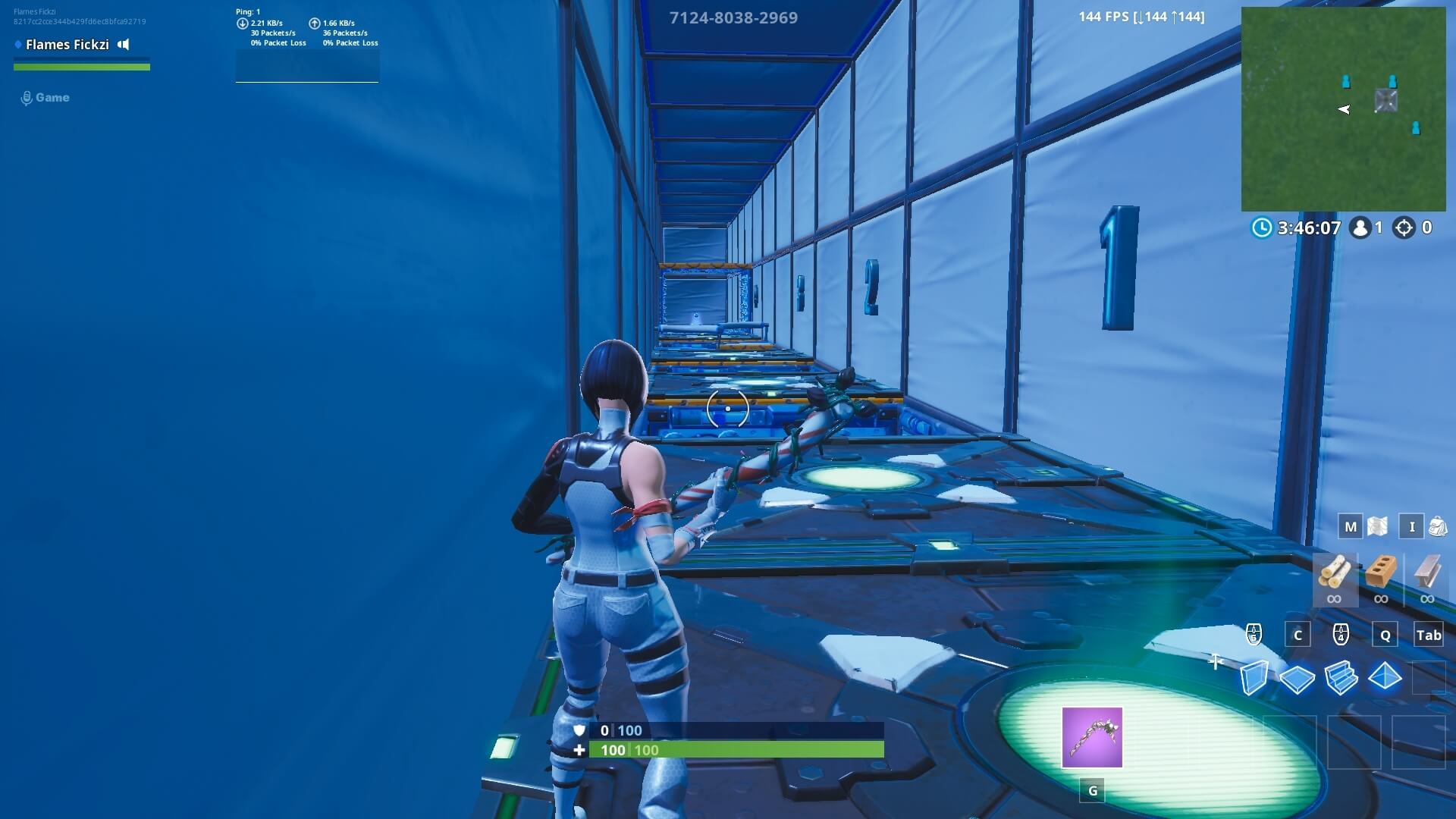Screen dimensions: 1456x819
Task: Select the pickaxe item slot thumbnail
Action: click(1092, 737)
